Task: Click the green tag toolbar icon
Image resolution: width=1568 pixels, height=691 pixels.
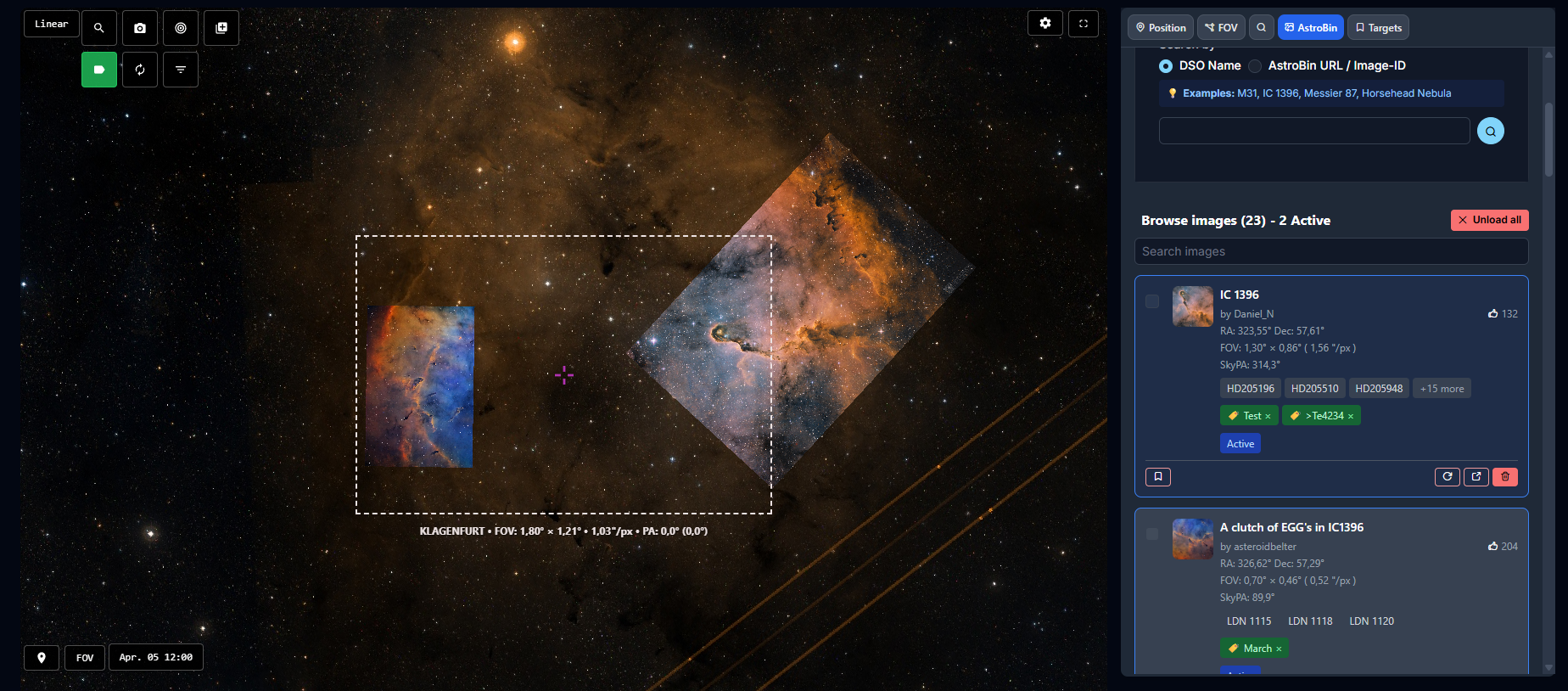Action: click(x=98, y=70)
